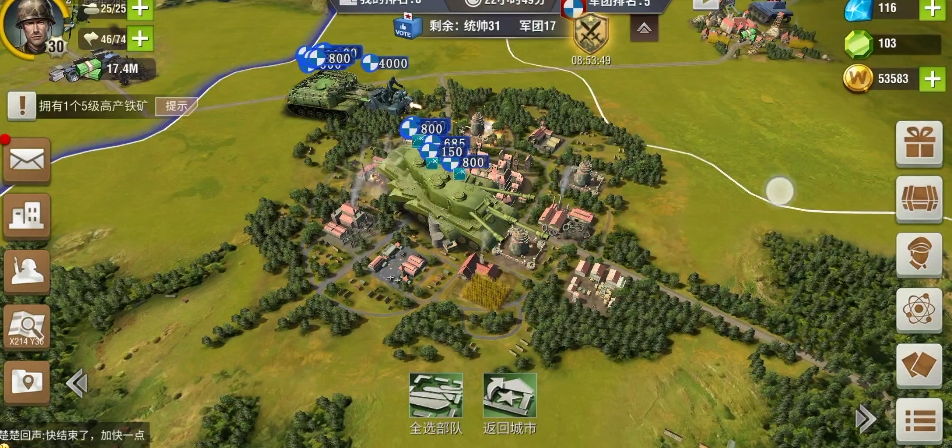Show the officer portrait menu
952x448 pixels.
tap(918, 254)
